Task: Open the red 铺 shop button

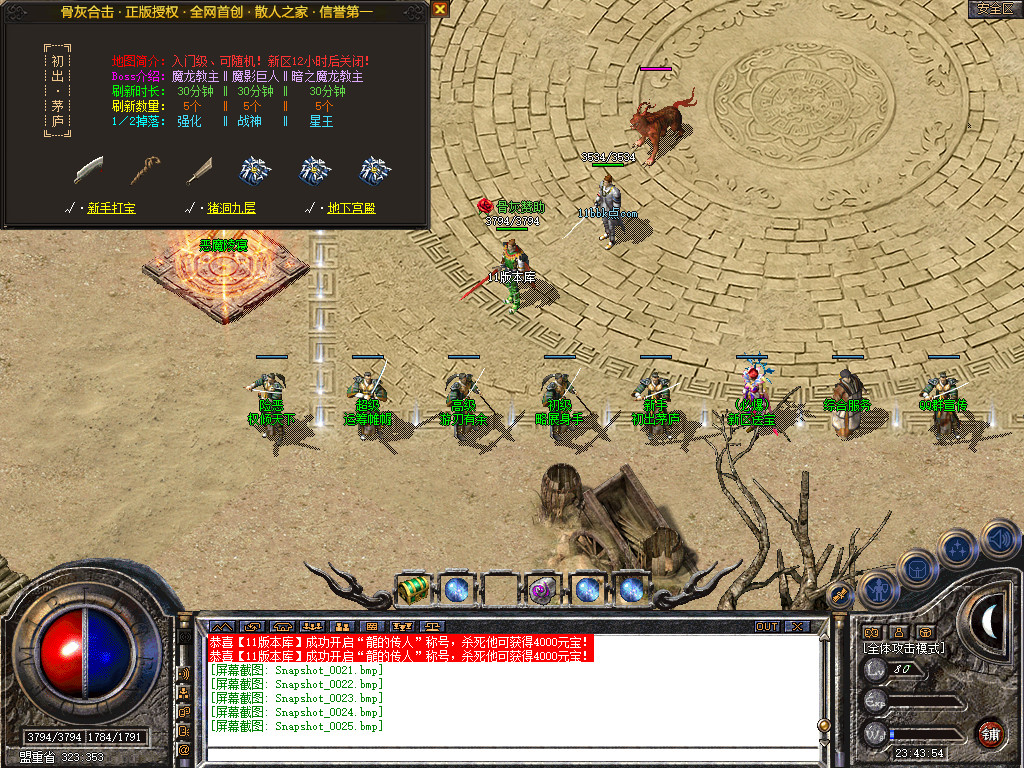Action: [x=990, y=734]
